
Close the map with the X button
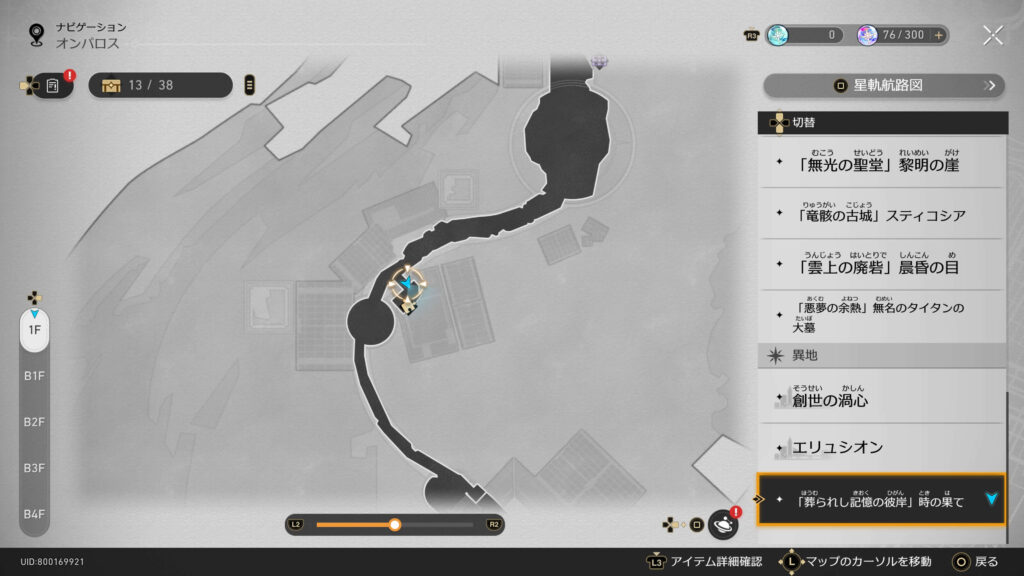coord(992,35)
